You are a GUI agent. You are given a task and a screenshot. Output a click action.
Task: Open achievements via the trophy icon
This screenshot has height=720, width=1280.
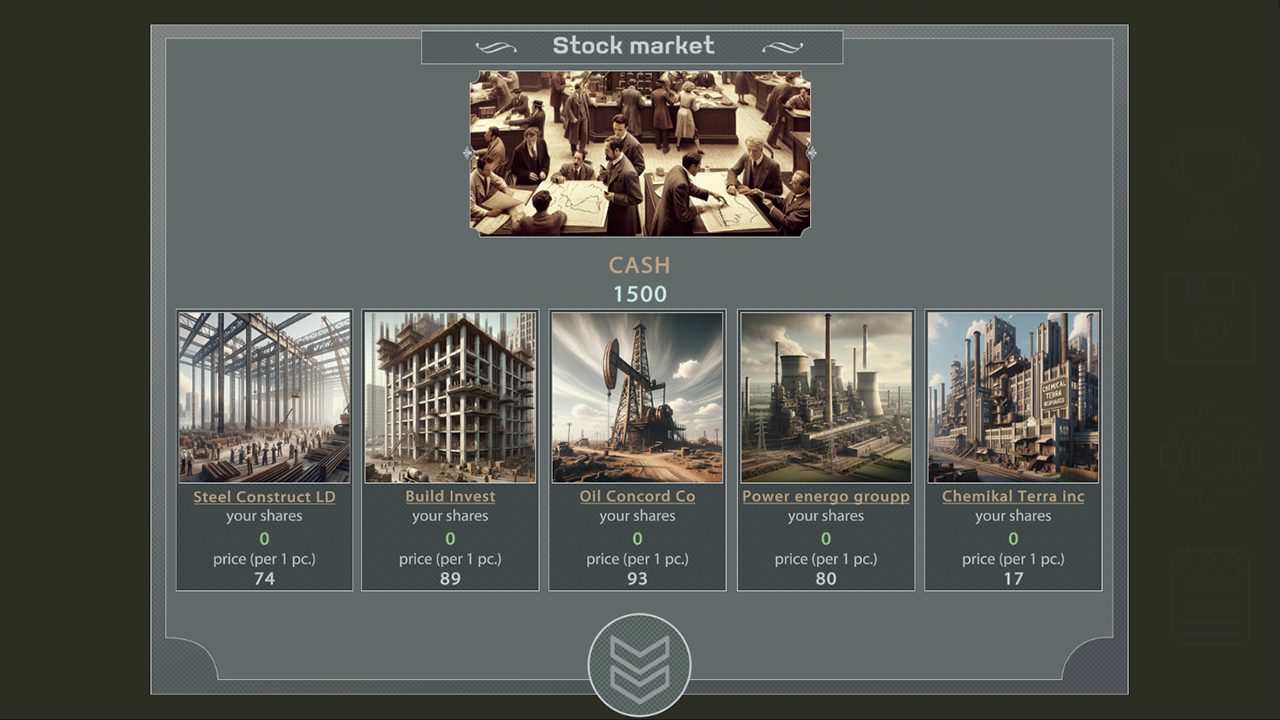point(1209,183)
